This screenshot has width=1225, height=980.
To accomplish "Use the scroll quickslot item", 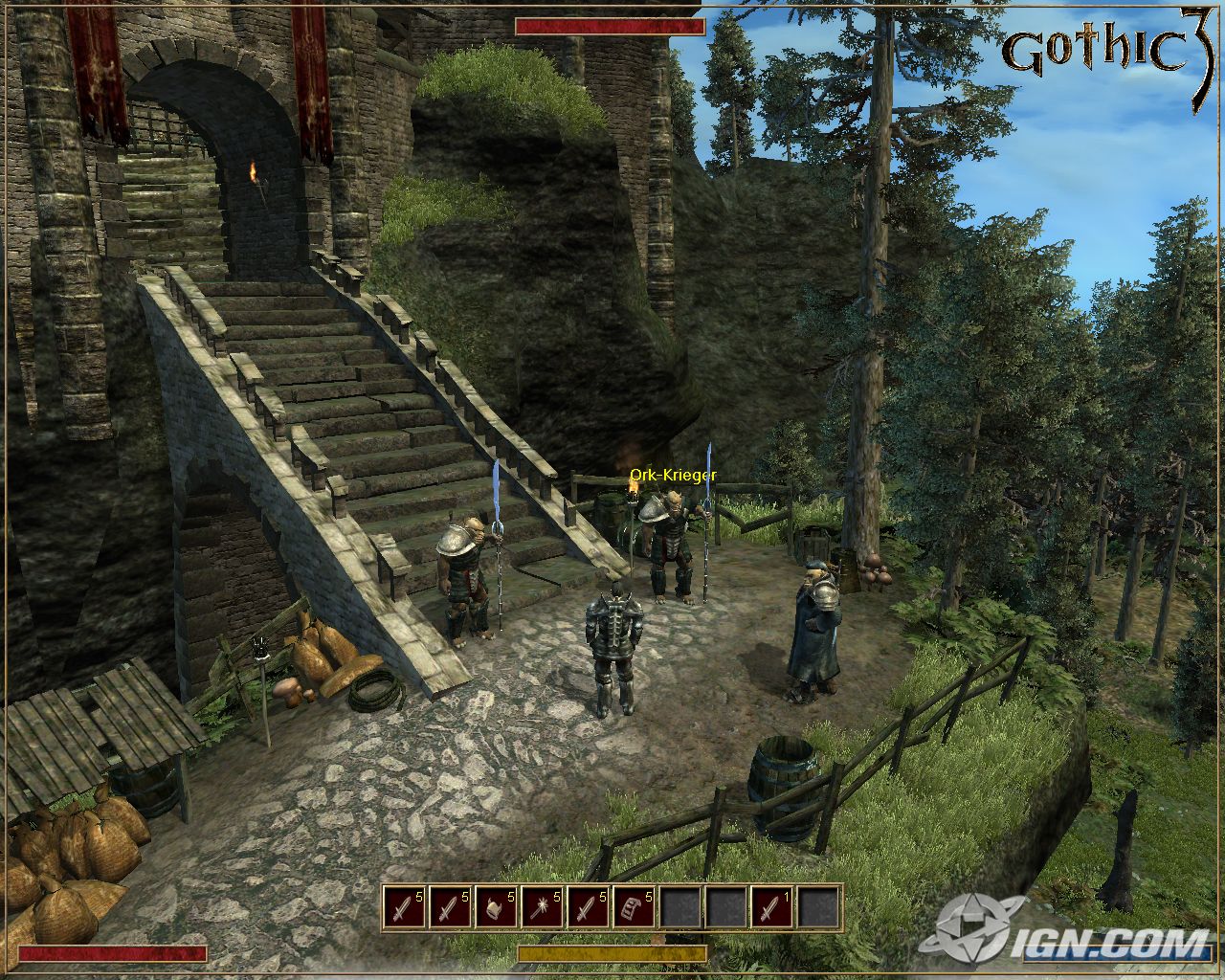I will pyautogui.click(x=634, y=906).
